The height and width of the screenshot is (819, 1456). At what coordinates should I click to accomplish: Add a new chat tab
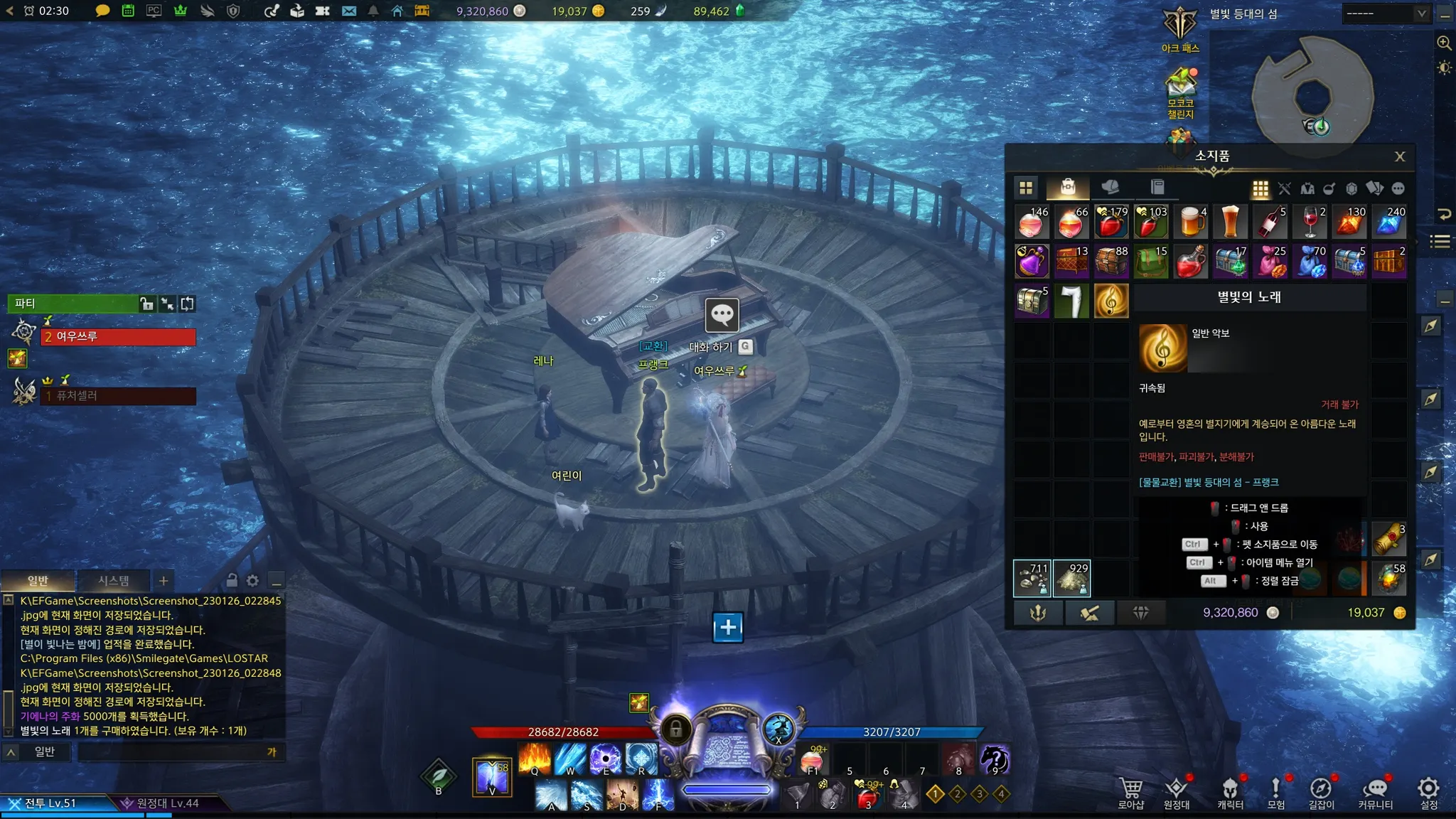click(x=164, y=581)
